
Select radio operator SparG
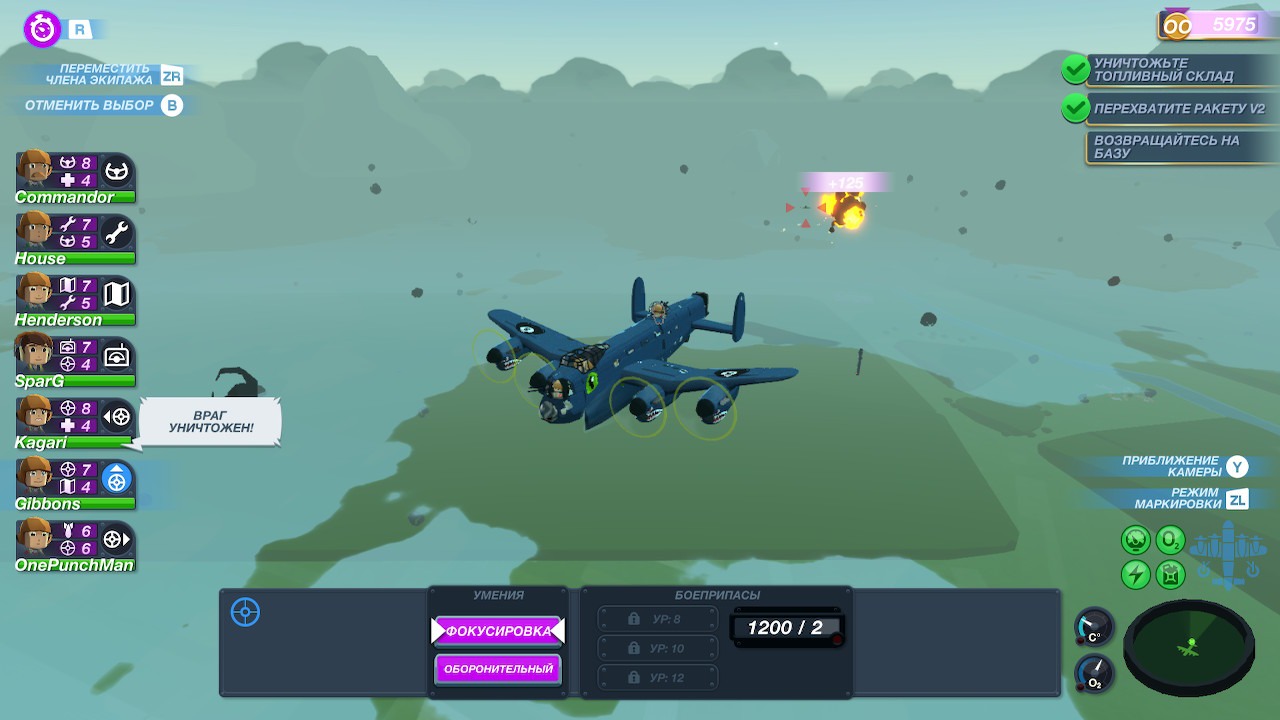click(x=75, y=360)
